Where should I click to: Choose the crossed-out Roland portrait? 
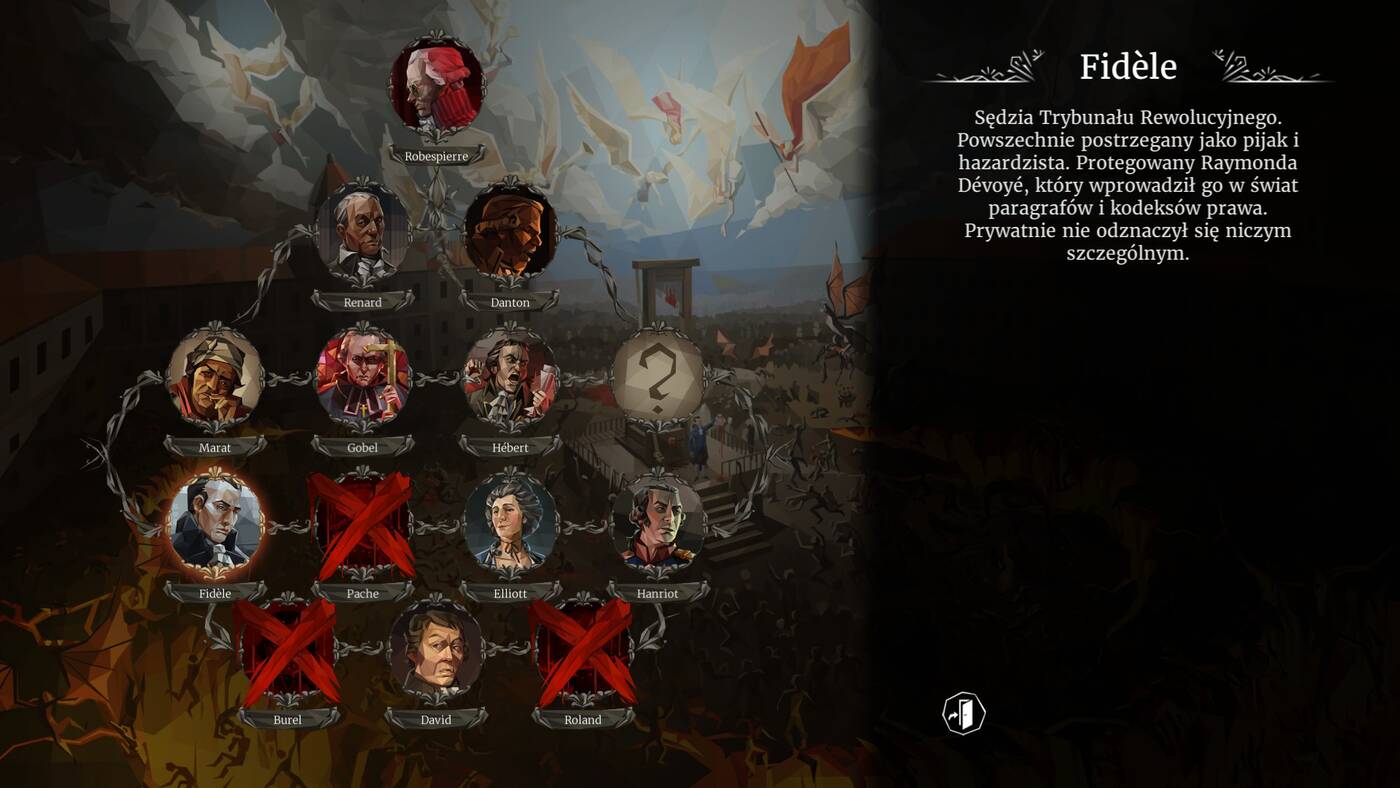pos(583,651)
